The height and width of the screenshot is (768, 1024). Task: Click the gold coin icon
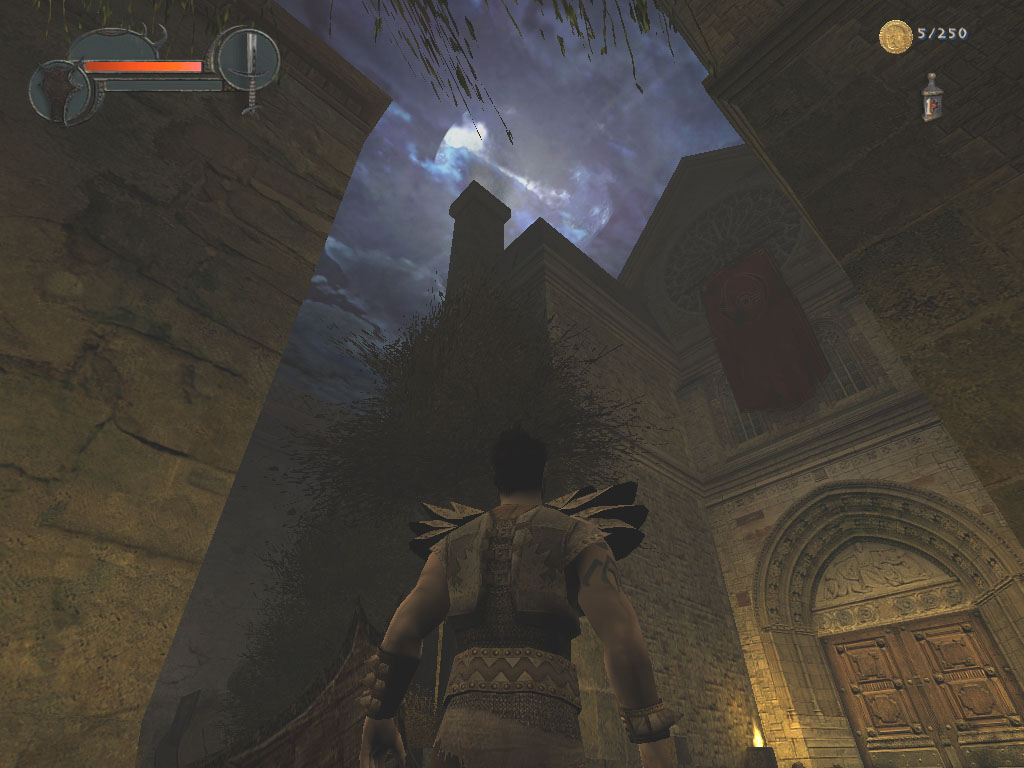click(x=895, y=36)
